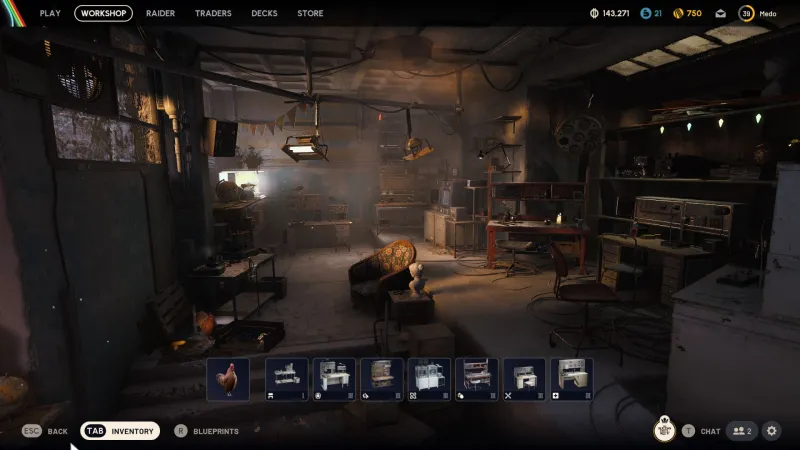The image size is (800, 450).
Task: Open the party members list
Action: point(741,431)
